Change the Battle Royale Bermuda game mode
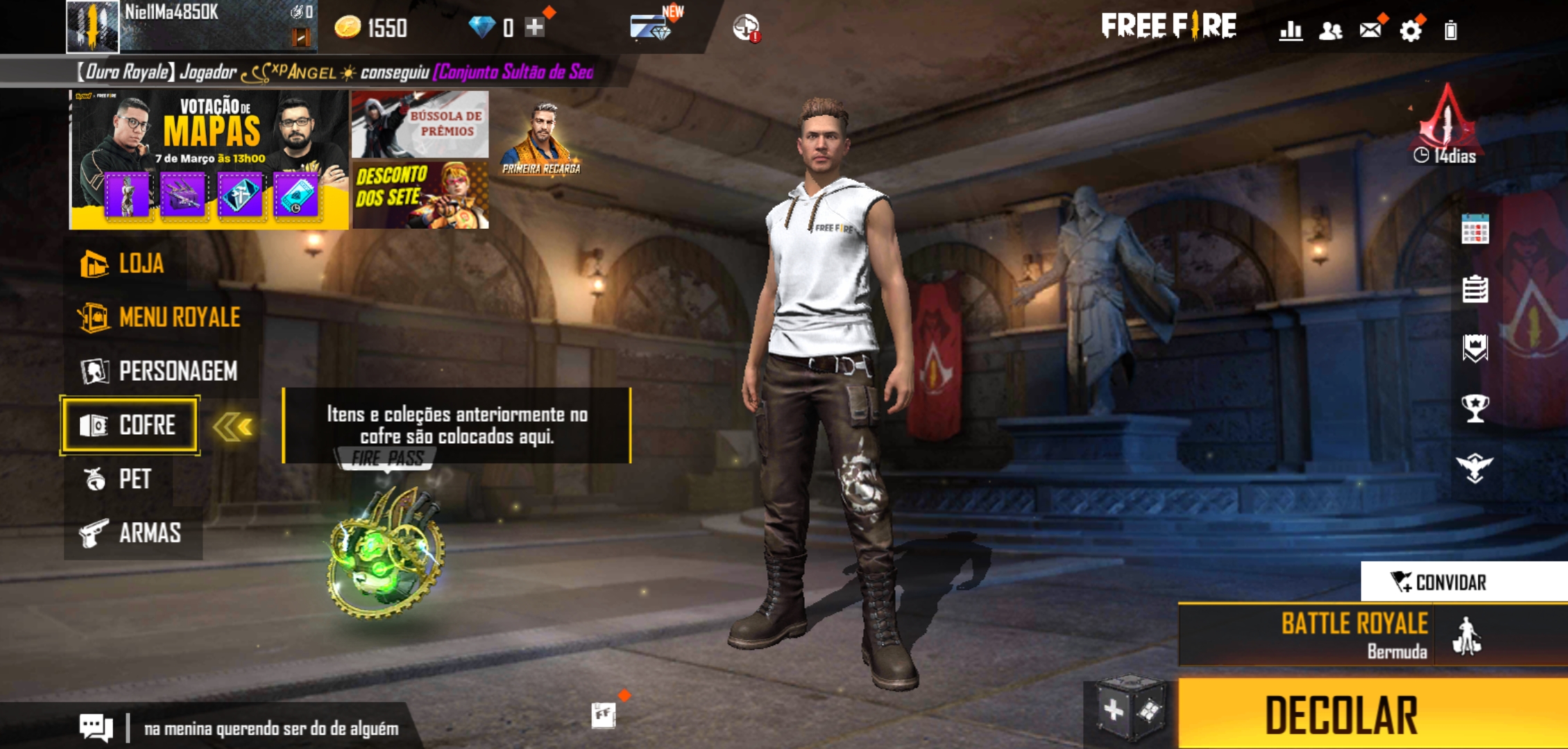 (1353, 635)
